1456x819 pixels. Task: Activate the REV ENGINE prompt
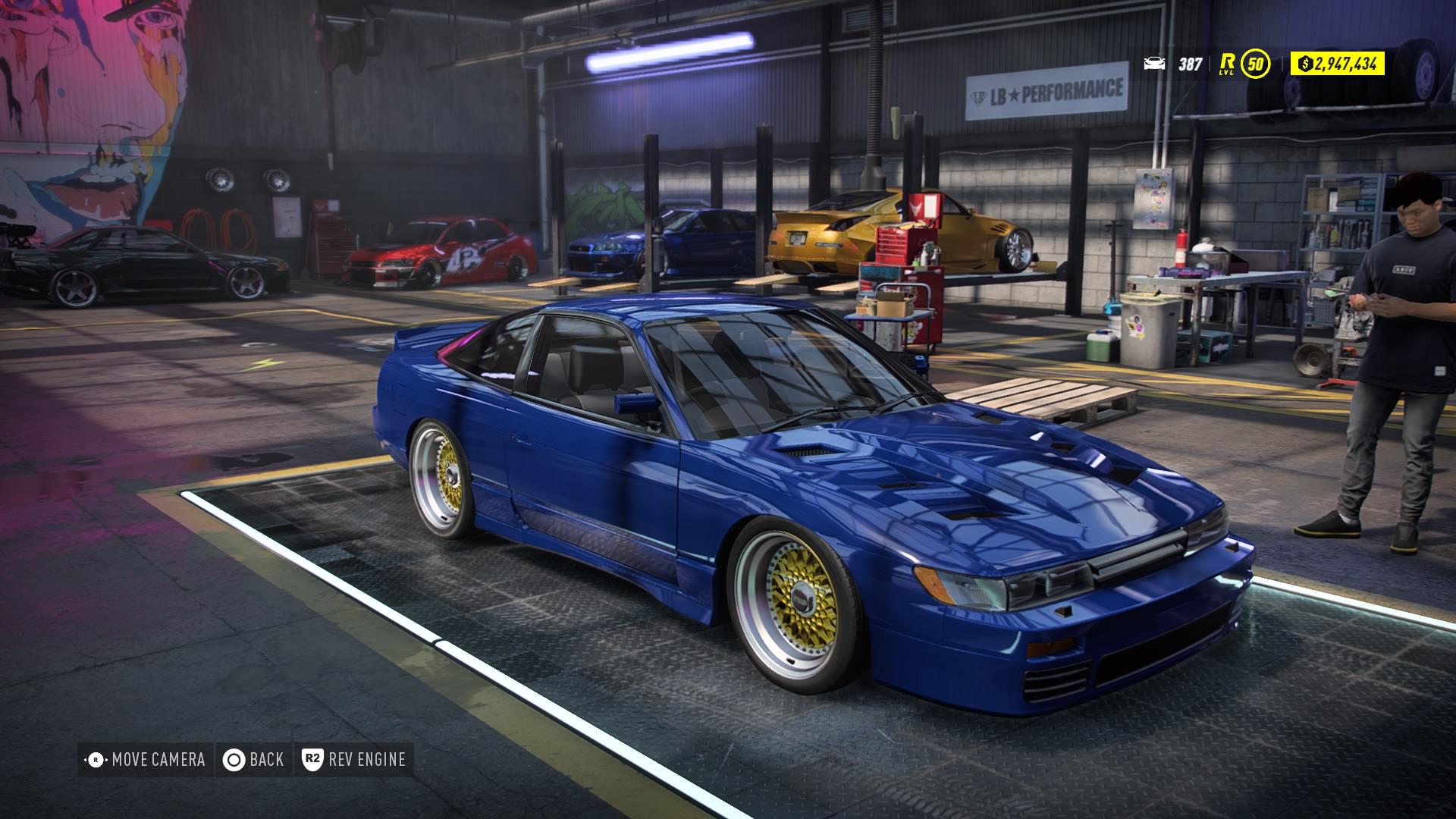click(x=366, y=759)
